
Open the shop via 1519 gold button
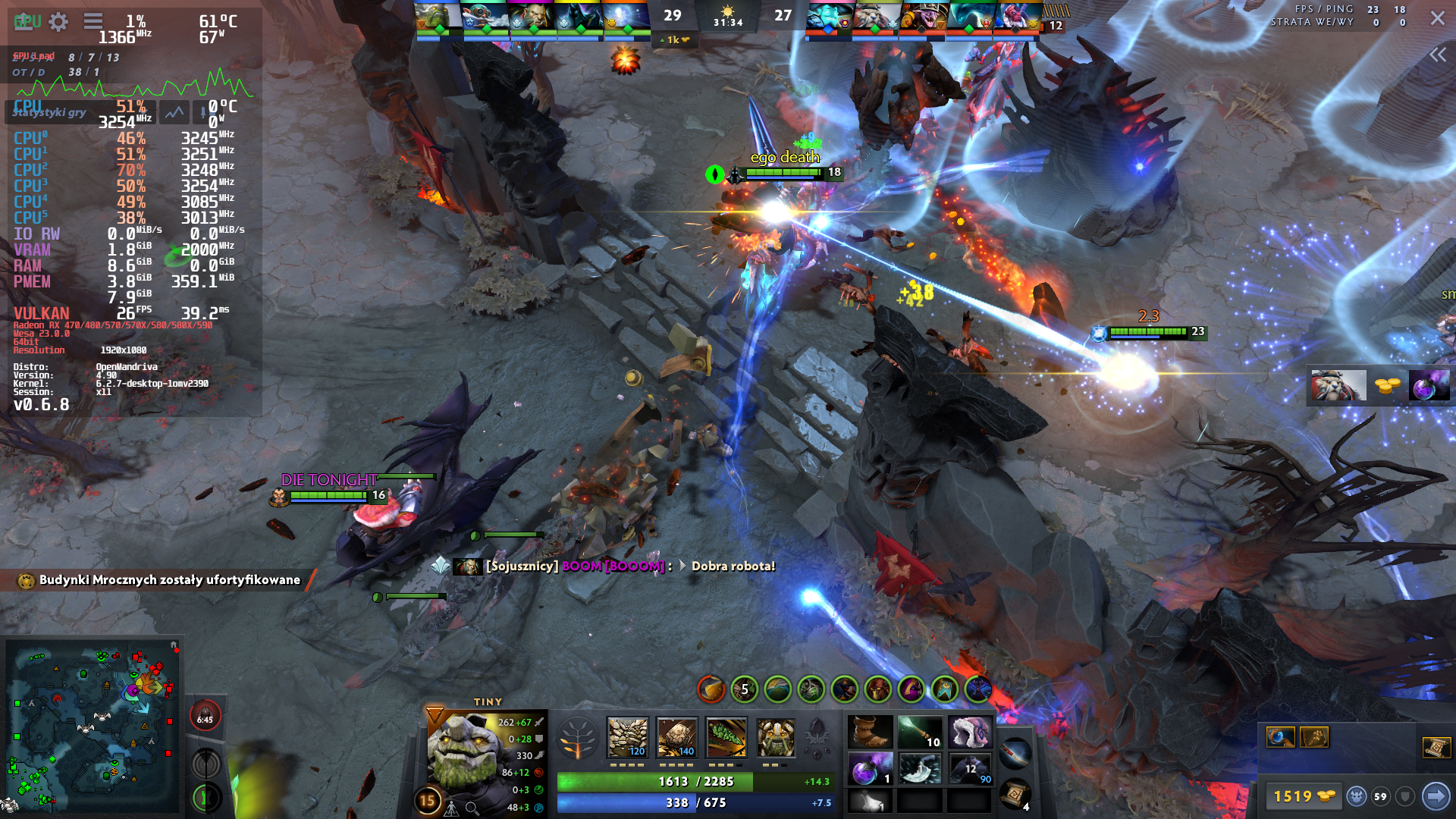click(1303, 796)
